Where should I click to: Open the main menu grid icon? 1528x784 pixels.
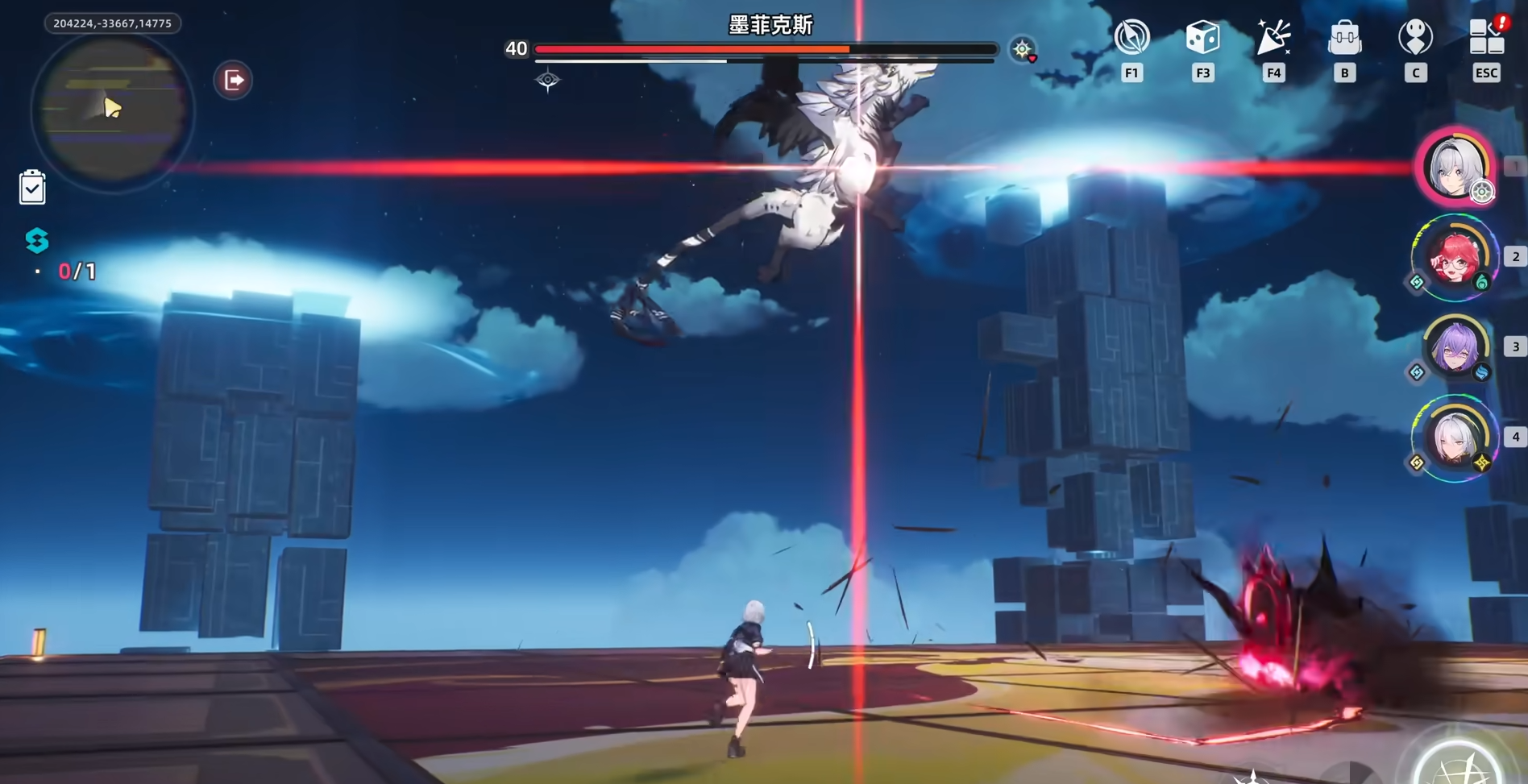click(1486, 38)
